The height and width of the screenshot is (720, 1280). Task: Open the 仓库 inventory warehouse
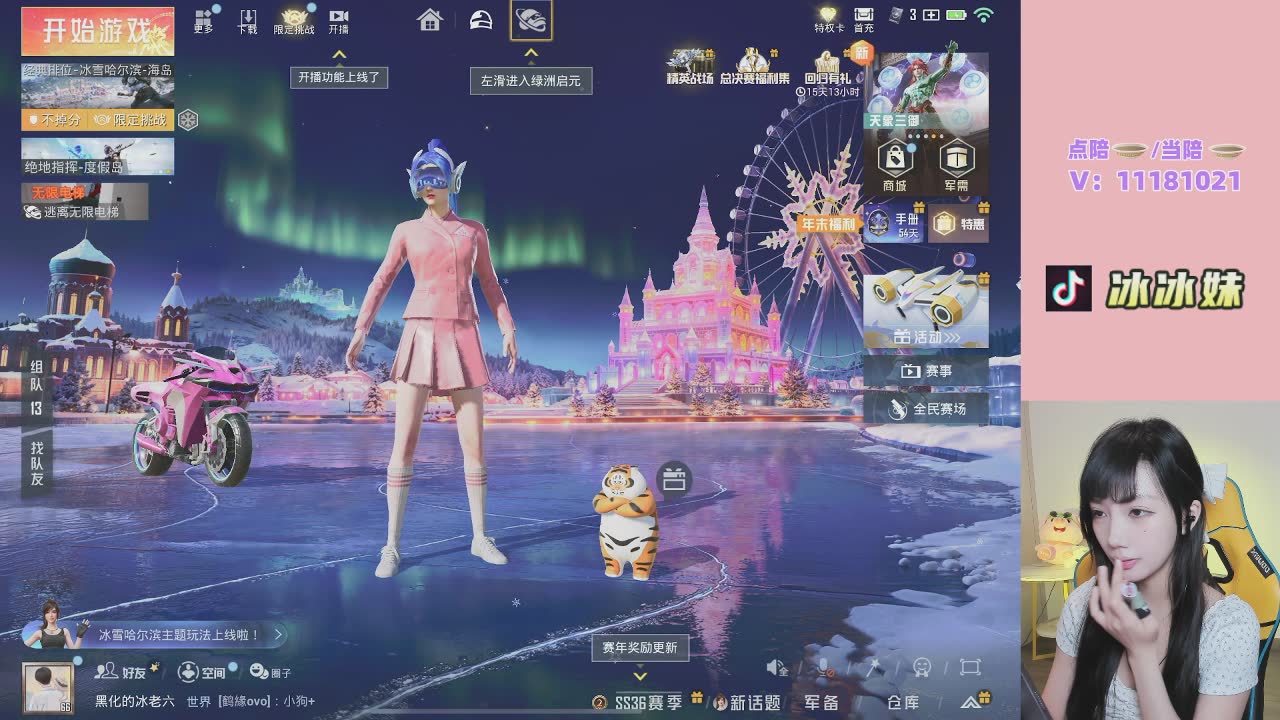(902, 703)
